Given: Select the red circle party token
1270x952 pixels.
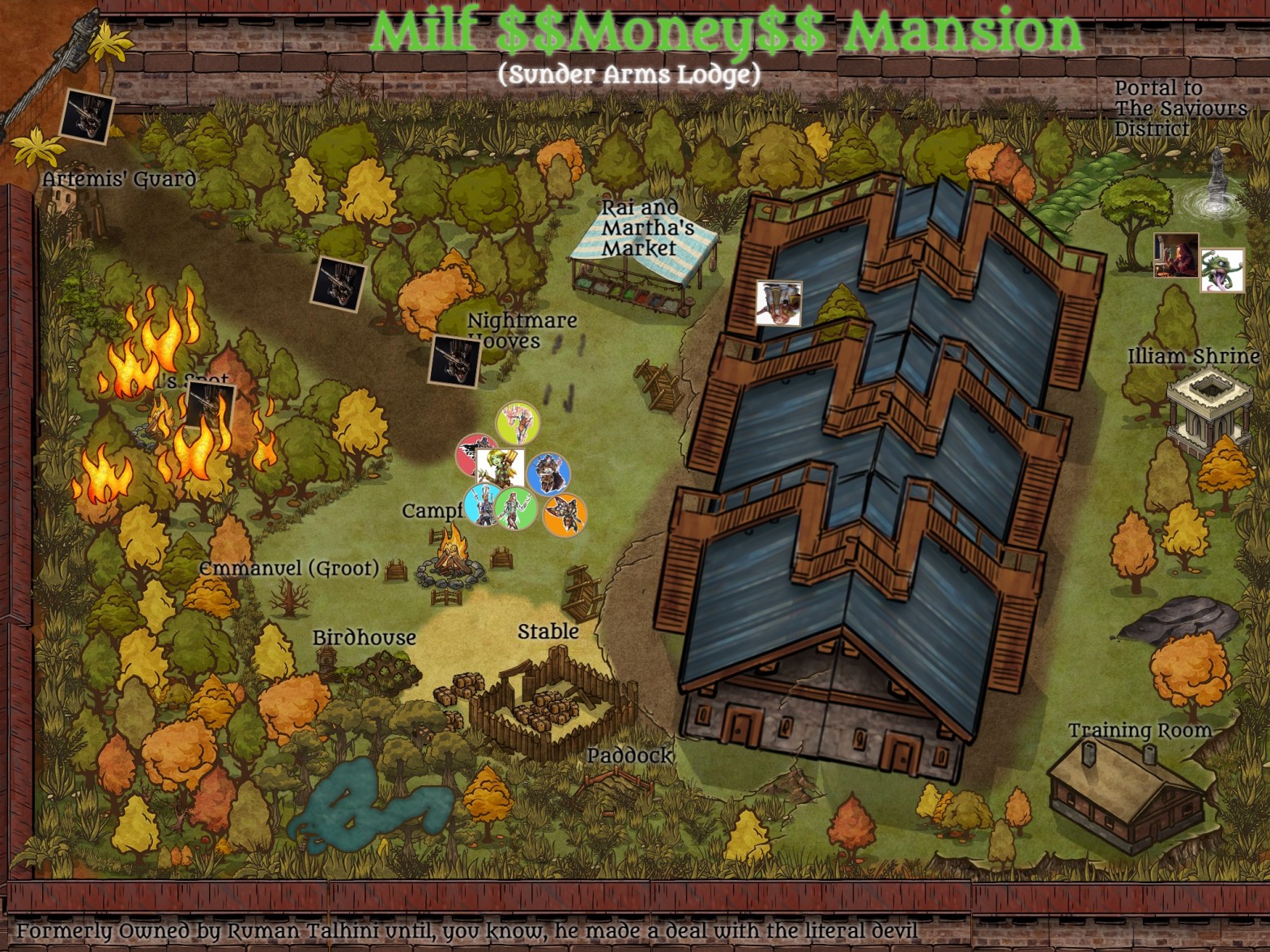Looking at the screenshot, I should click(x=475, y=454).
